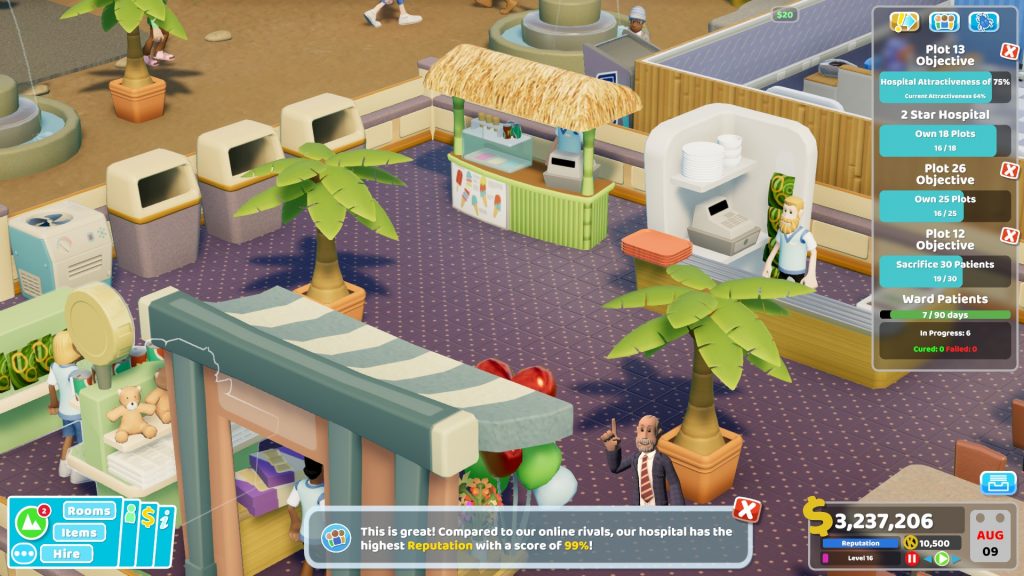This screenshot has width=1024, height=576.
Task: Open the Hire staff menu
Action: (x=66, y=553)
